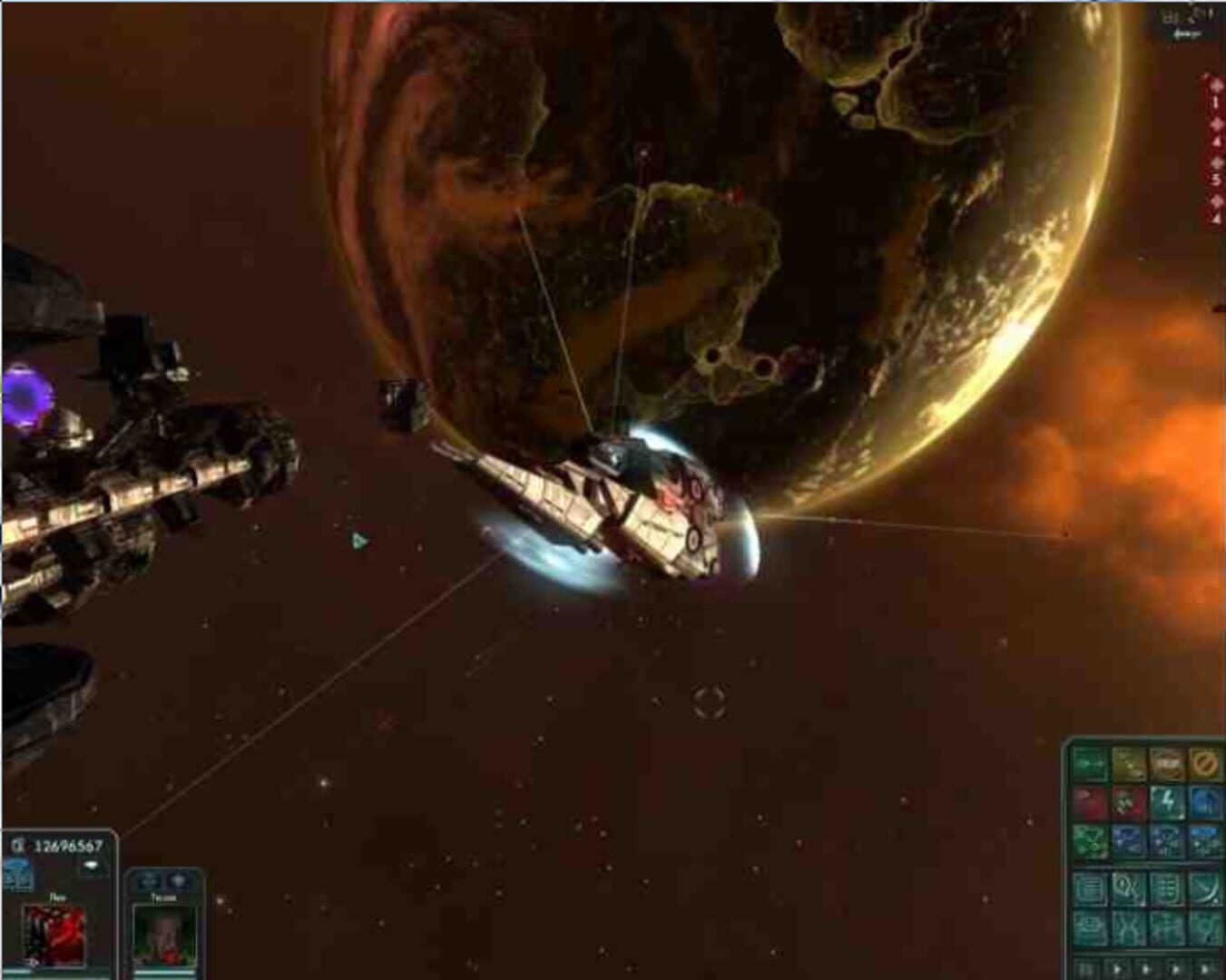Activate the blue lightning ability icon
Viewport: 1226px width, 980px height.
(1168, 801)
